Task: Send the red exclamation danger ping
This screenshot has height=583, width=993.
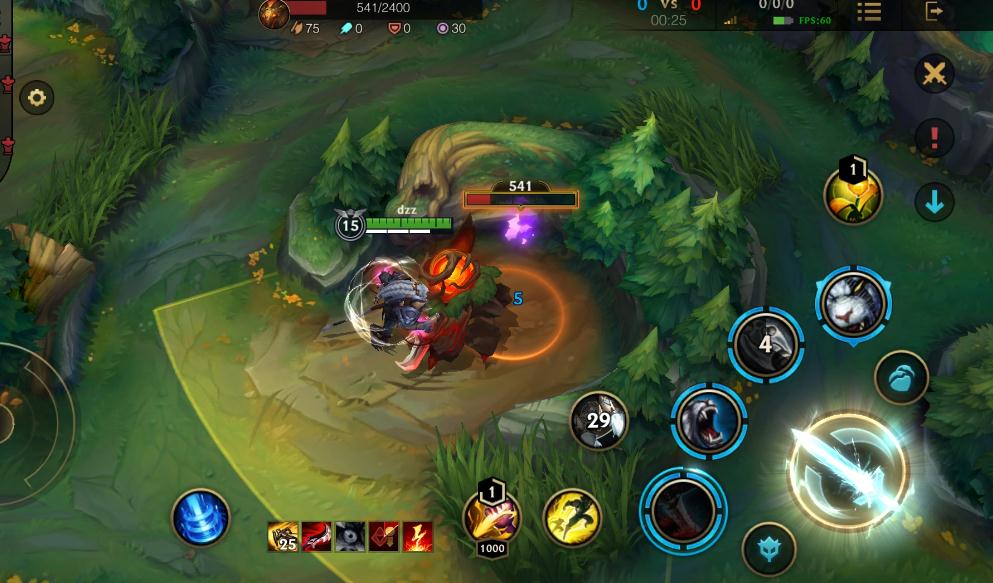Action: (x=935, y=138)
